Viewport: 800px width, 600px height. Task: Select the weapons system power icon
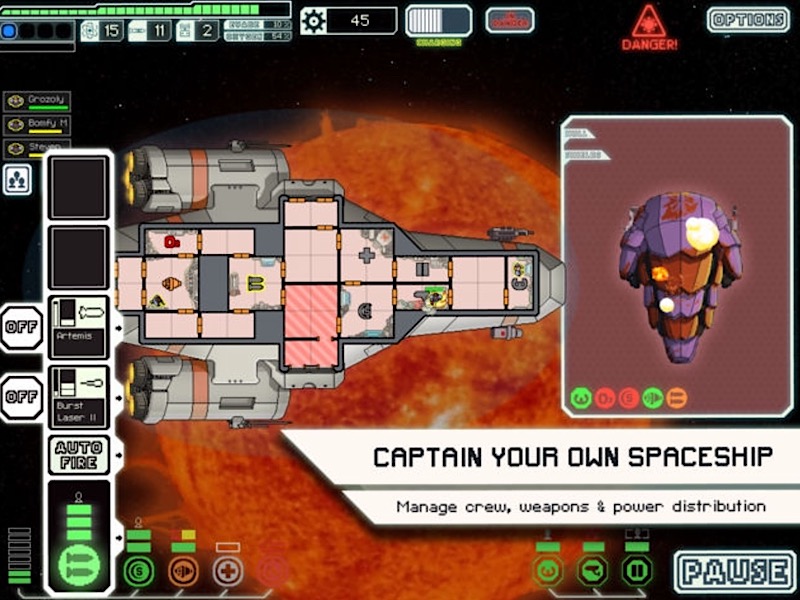point(77,563)
